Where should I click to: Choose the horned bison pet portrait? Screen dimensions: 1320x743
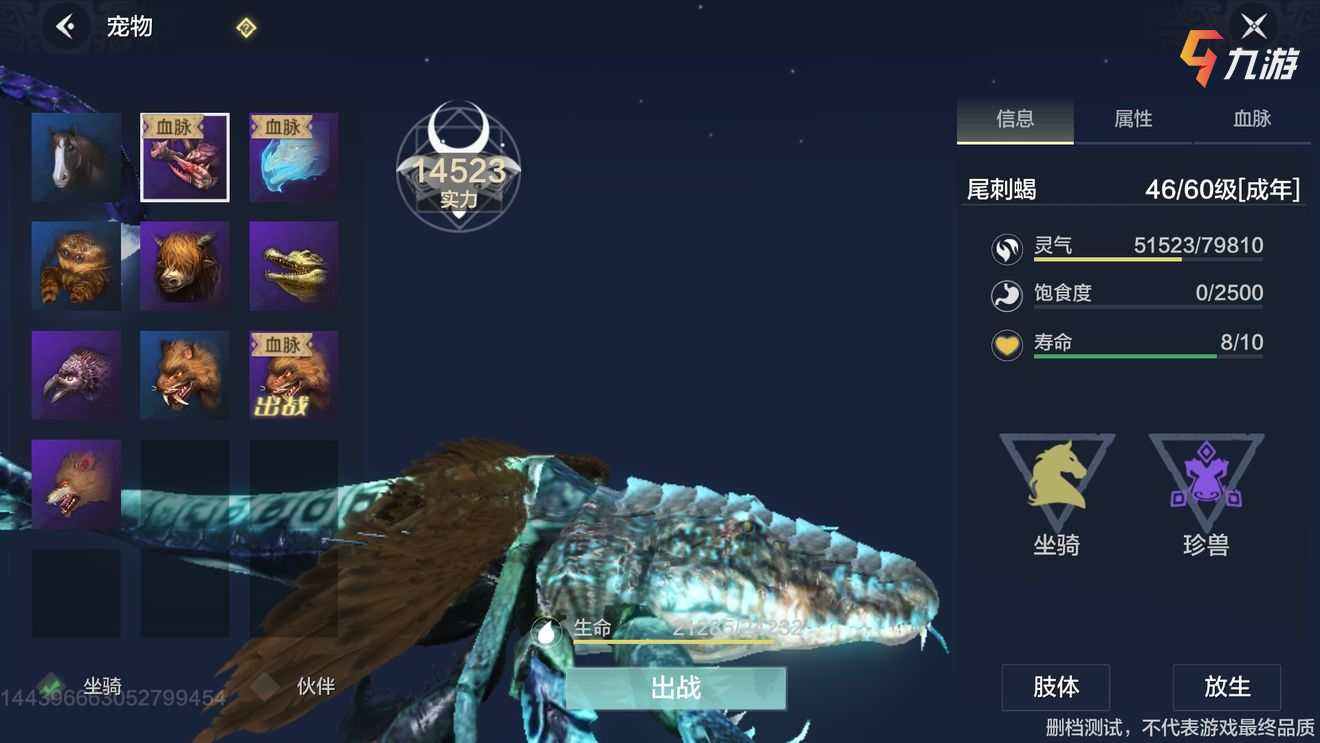click(185, 266)
